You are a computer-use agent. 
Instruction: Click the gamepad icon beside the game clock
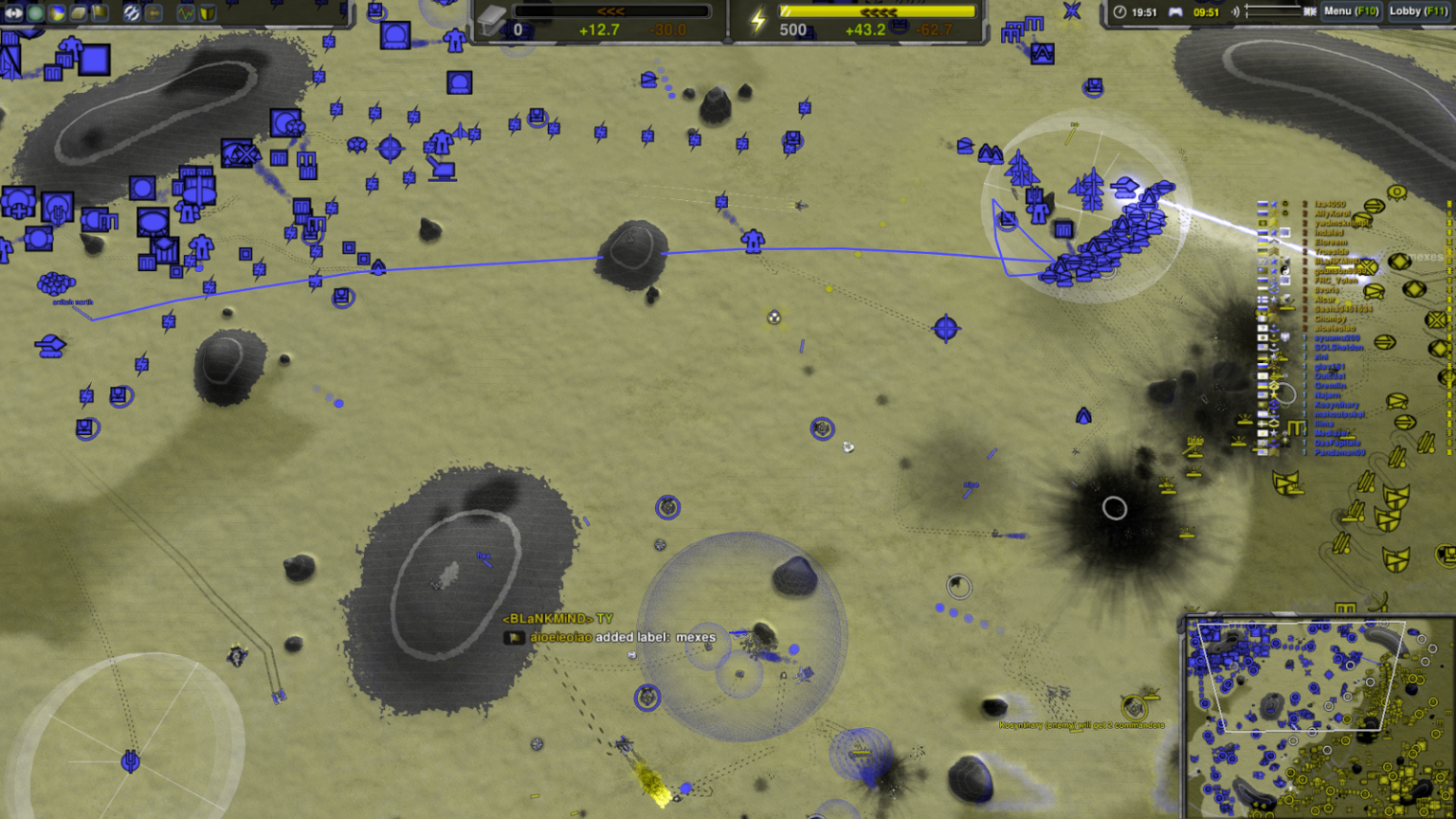coord(1175,11)
